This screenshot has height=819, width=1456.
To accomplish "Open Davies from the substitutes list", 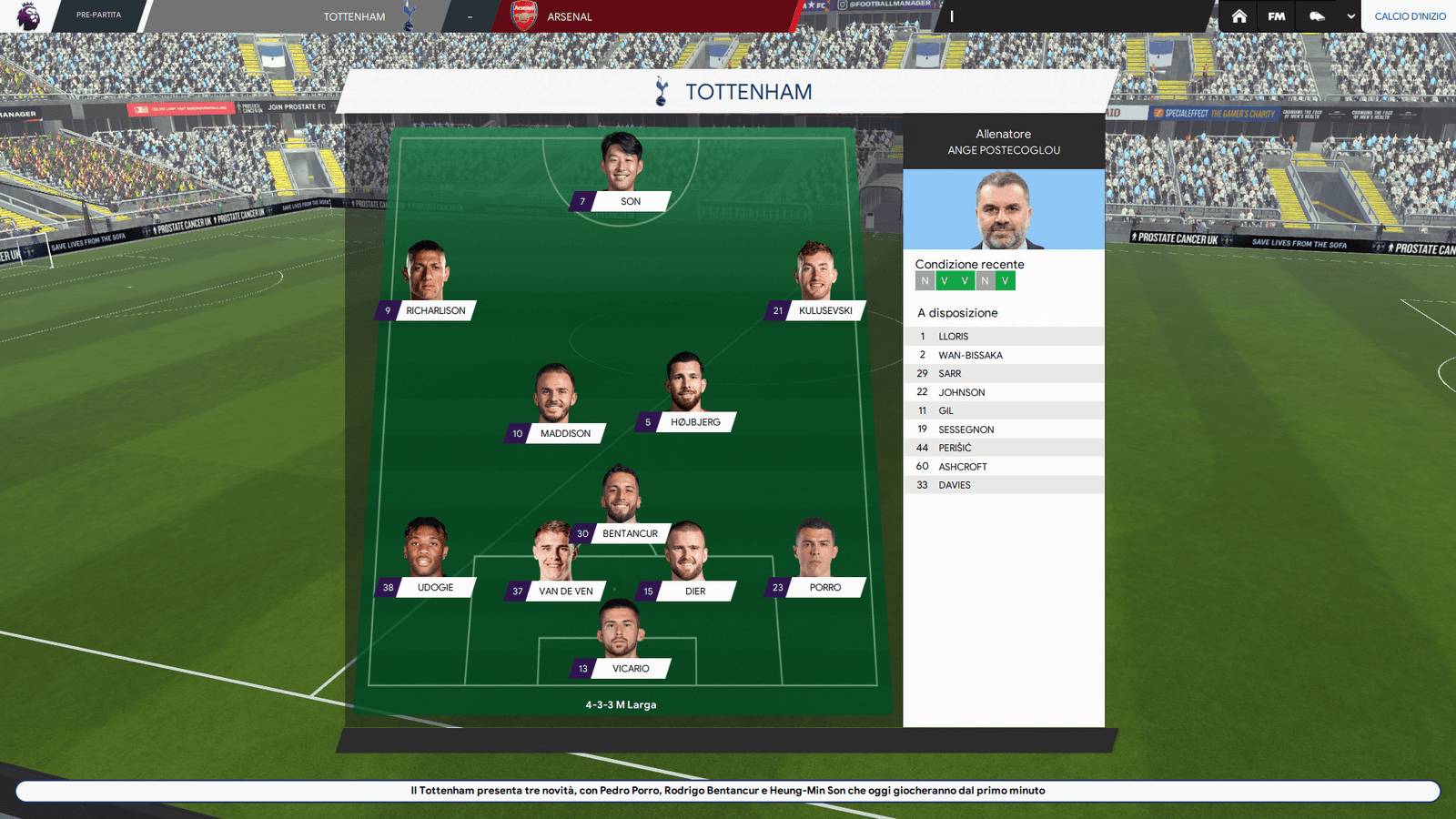I will (x=955, y=485).
